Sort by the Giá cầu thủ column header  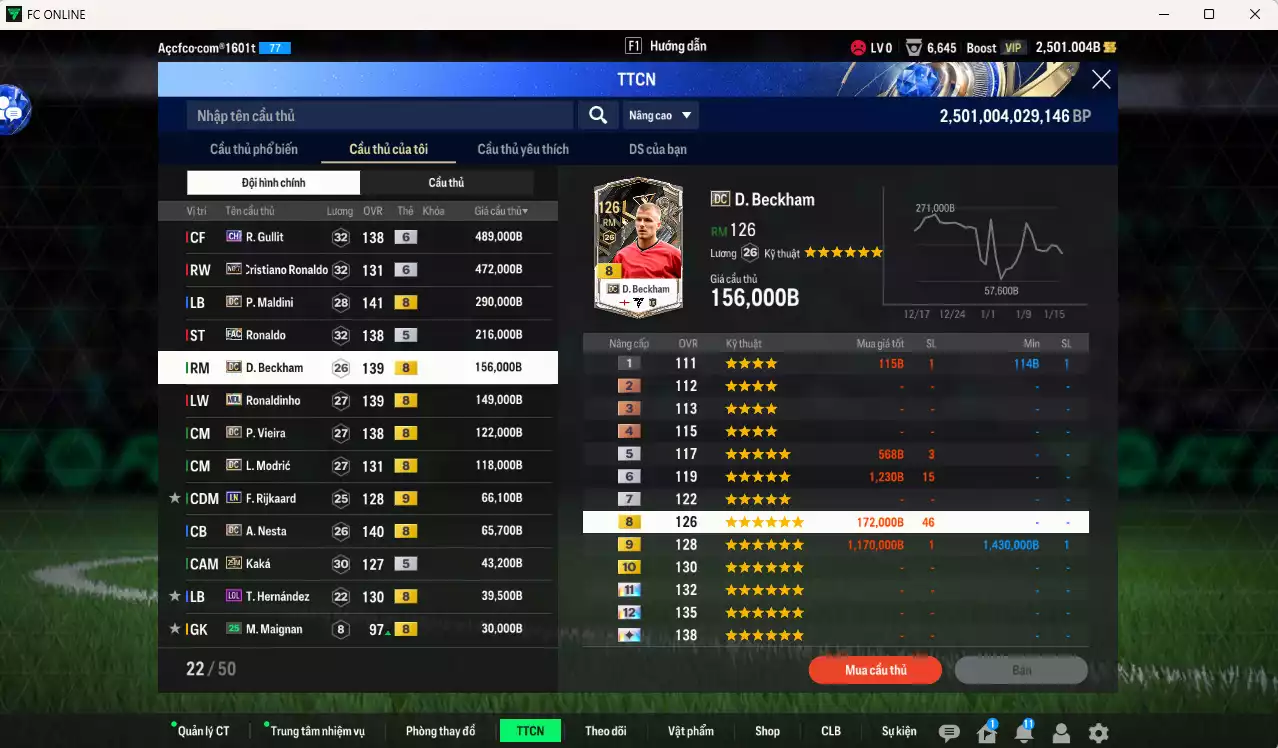(501, 211)
